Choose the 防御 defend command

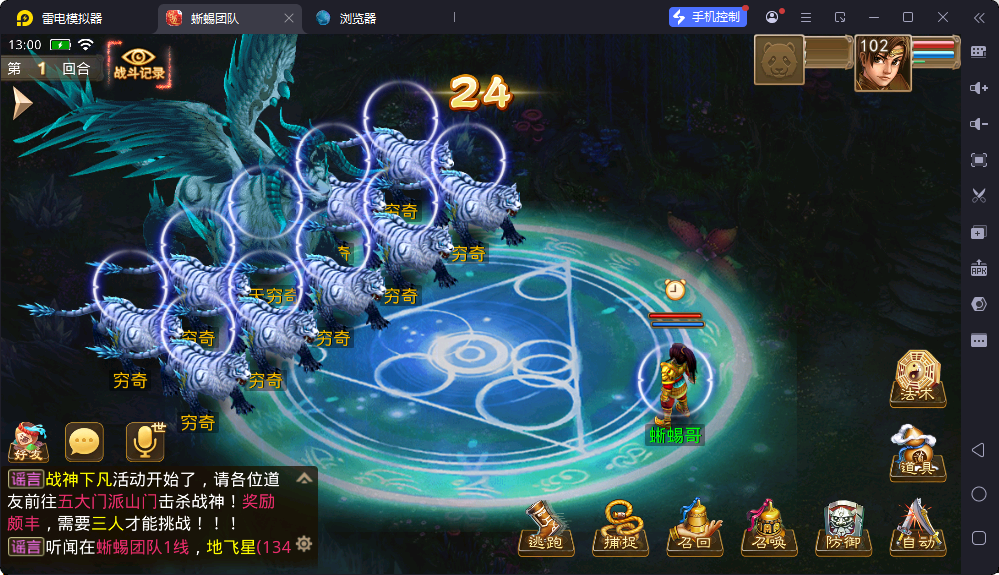point(842,526)
